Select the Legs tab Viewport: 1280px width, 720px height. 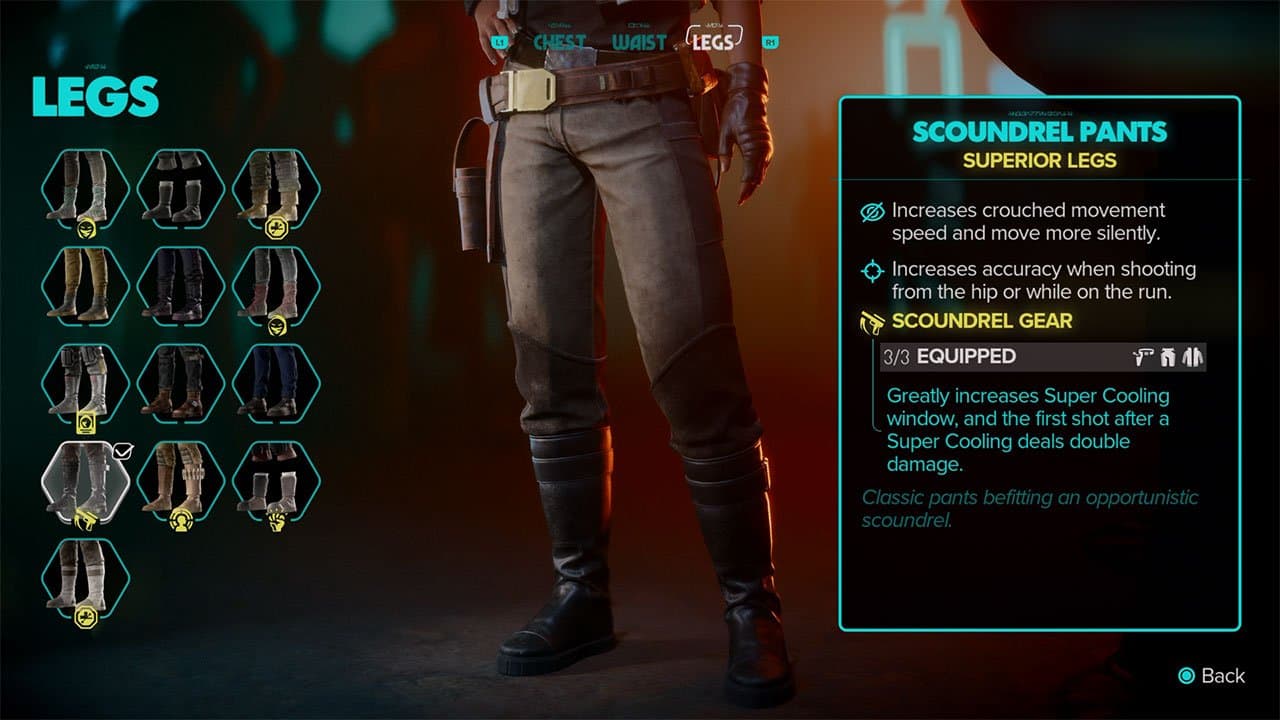click(x=712, y=41)
